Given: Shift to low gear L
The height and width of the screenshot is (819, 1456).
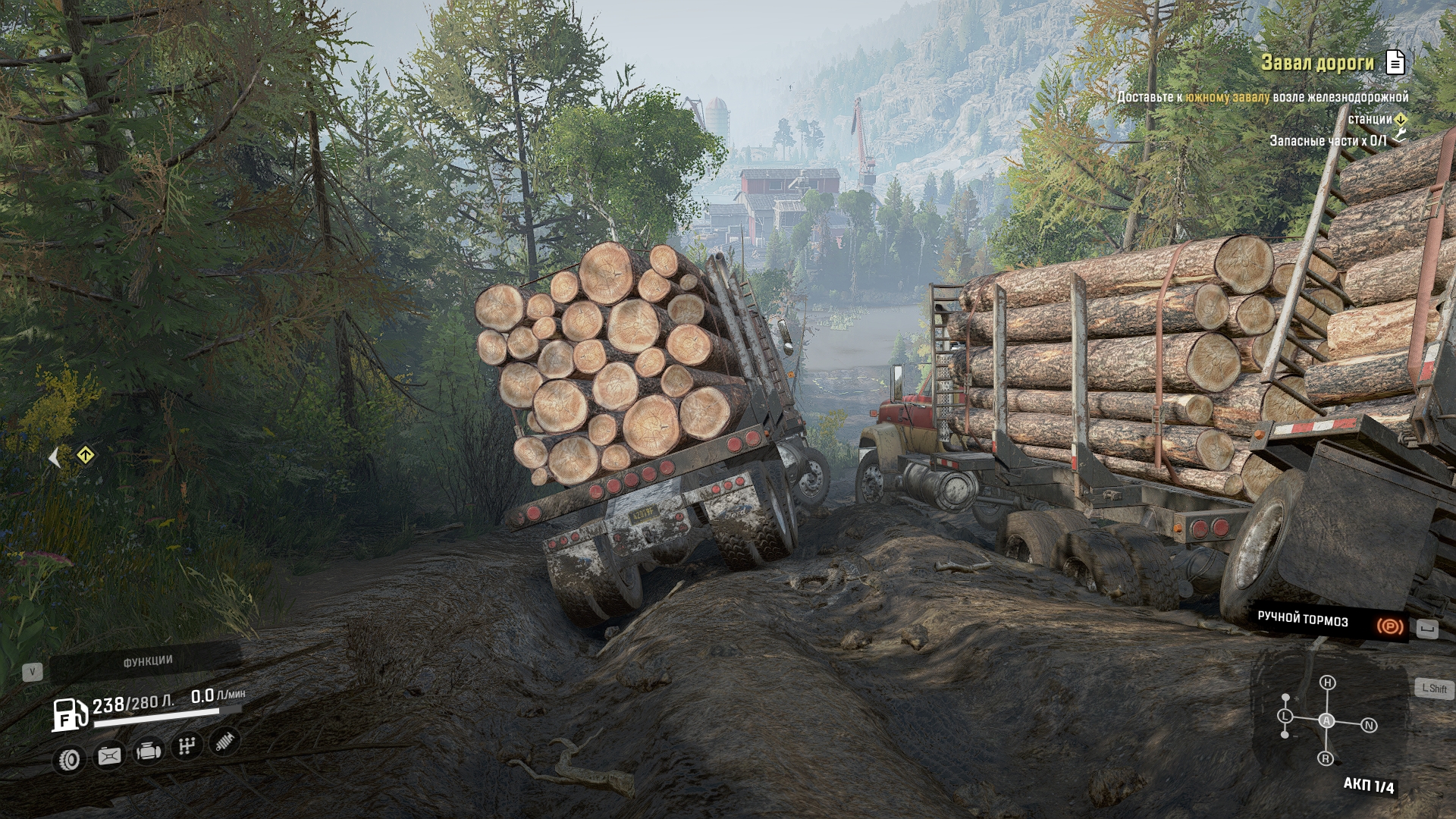Looking at the screenshot, I should (1285, 716).
